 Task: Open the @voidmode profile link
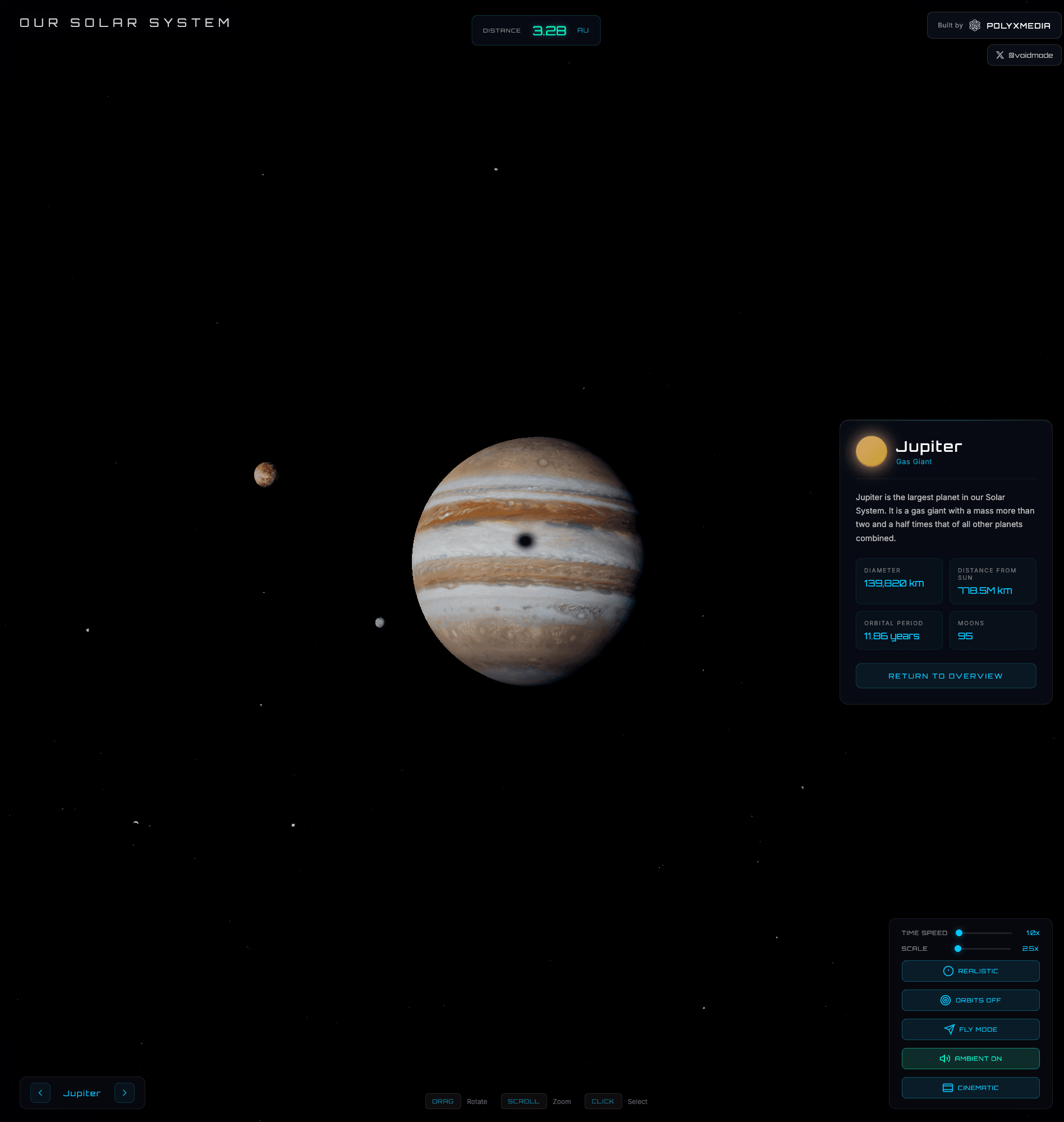[1024, 55]
